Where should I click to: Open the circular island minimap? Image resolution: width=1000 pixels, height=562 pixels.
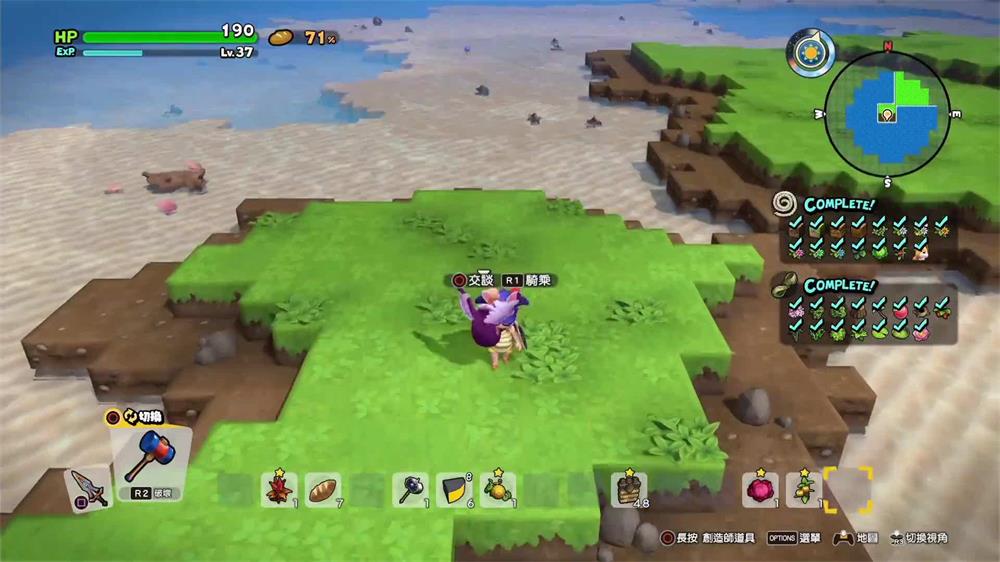[x=886, y=110]
